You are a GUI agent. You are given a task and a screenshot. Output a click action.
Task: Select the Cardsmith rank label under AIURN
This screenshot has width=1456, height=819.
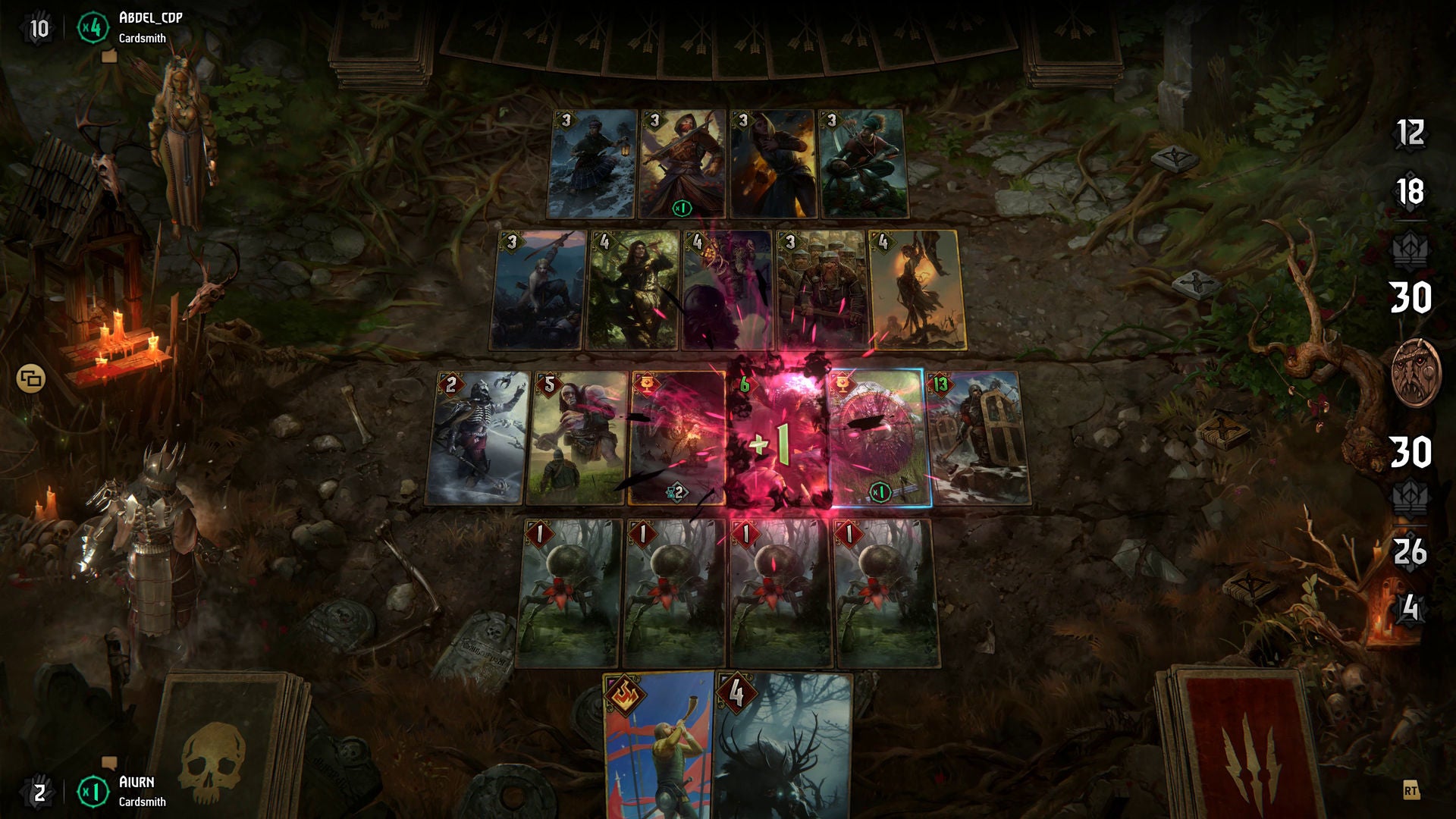tap(144, 802)
